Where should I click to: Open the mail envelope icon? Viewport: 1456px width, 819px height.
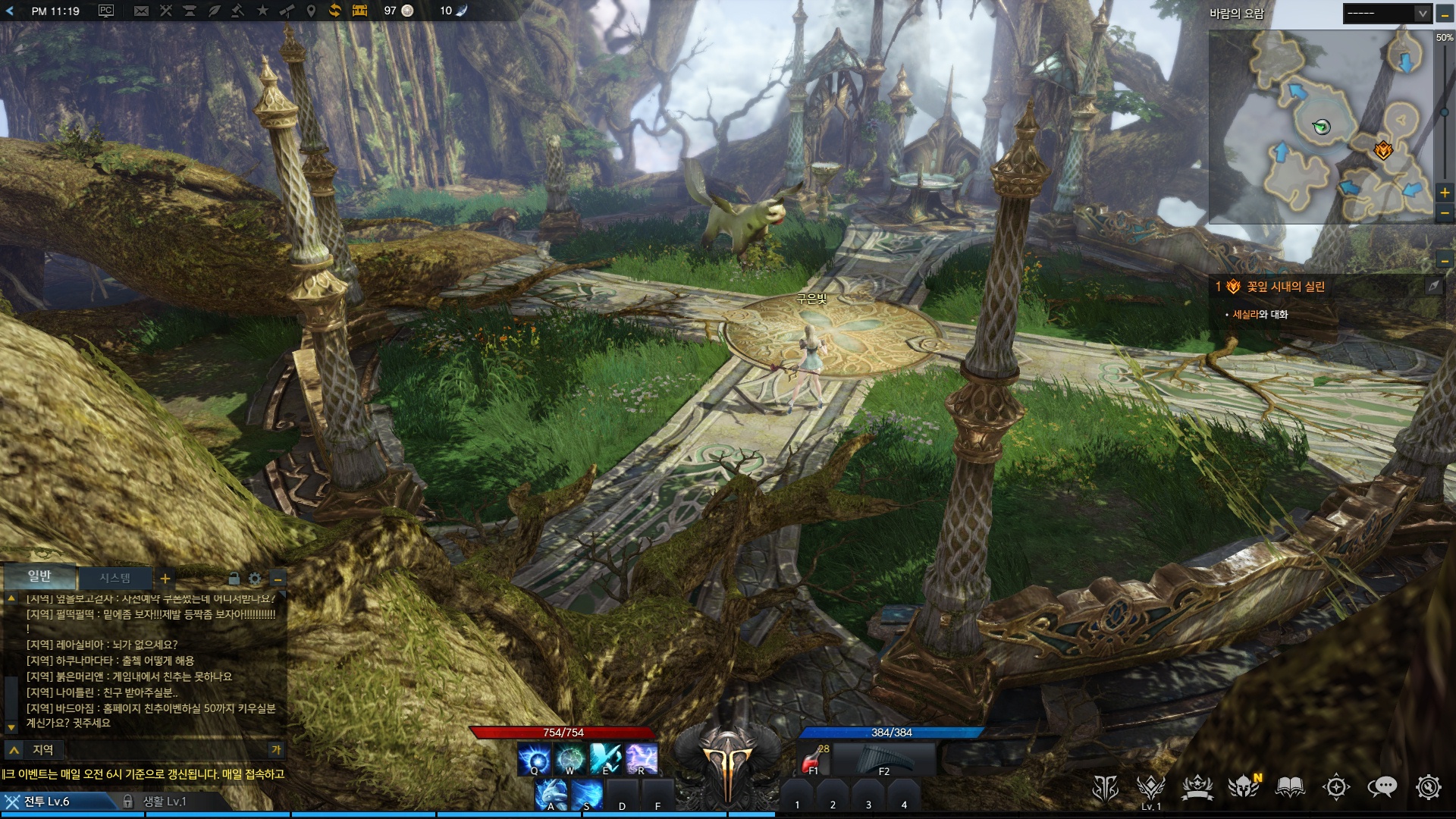pos(141,11)
